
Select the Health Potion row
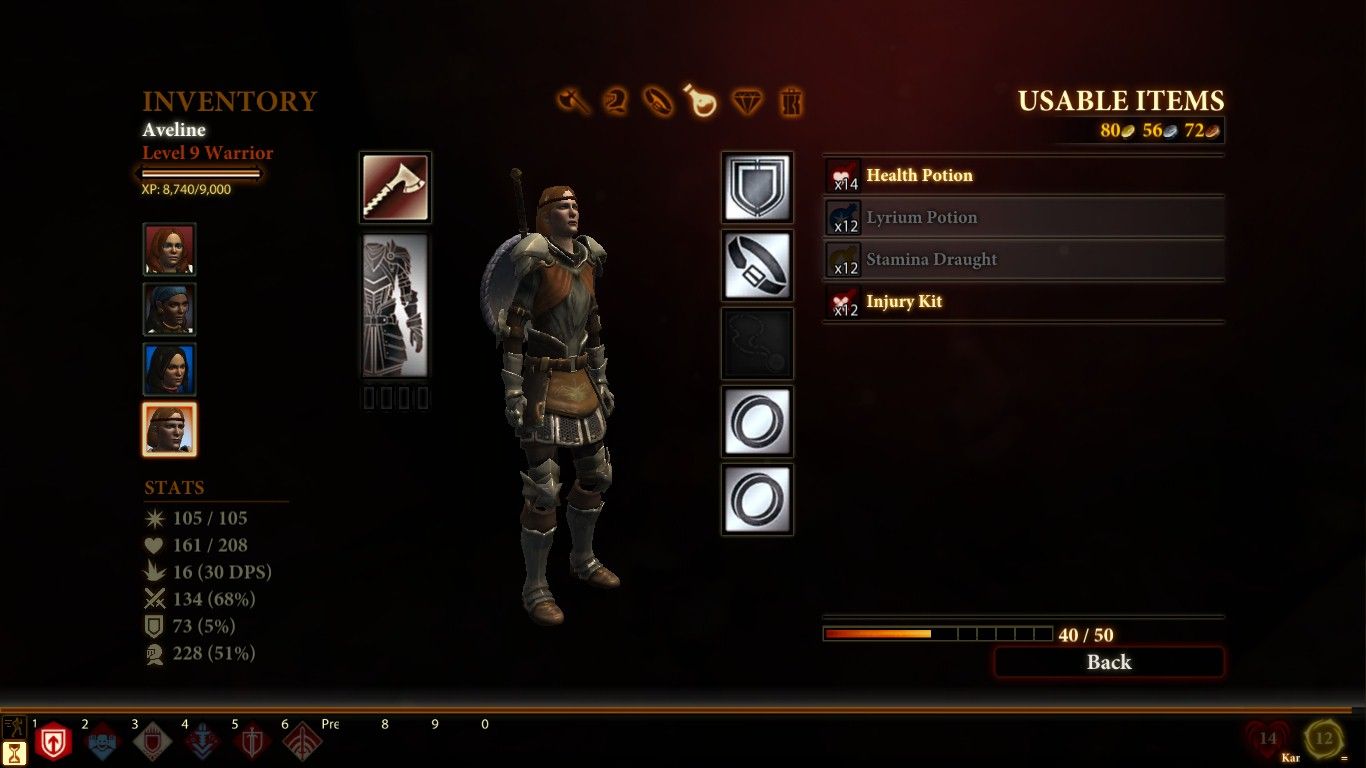(1023, 176)
